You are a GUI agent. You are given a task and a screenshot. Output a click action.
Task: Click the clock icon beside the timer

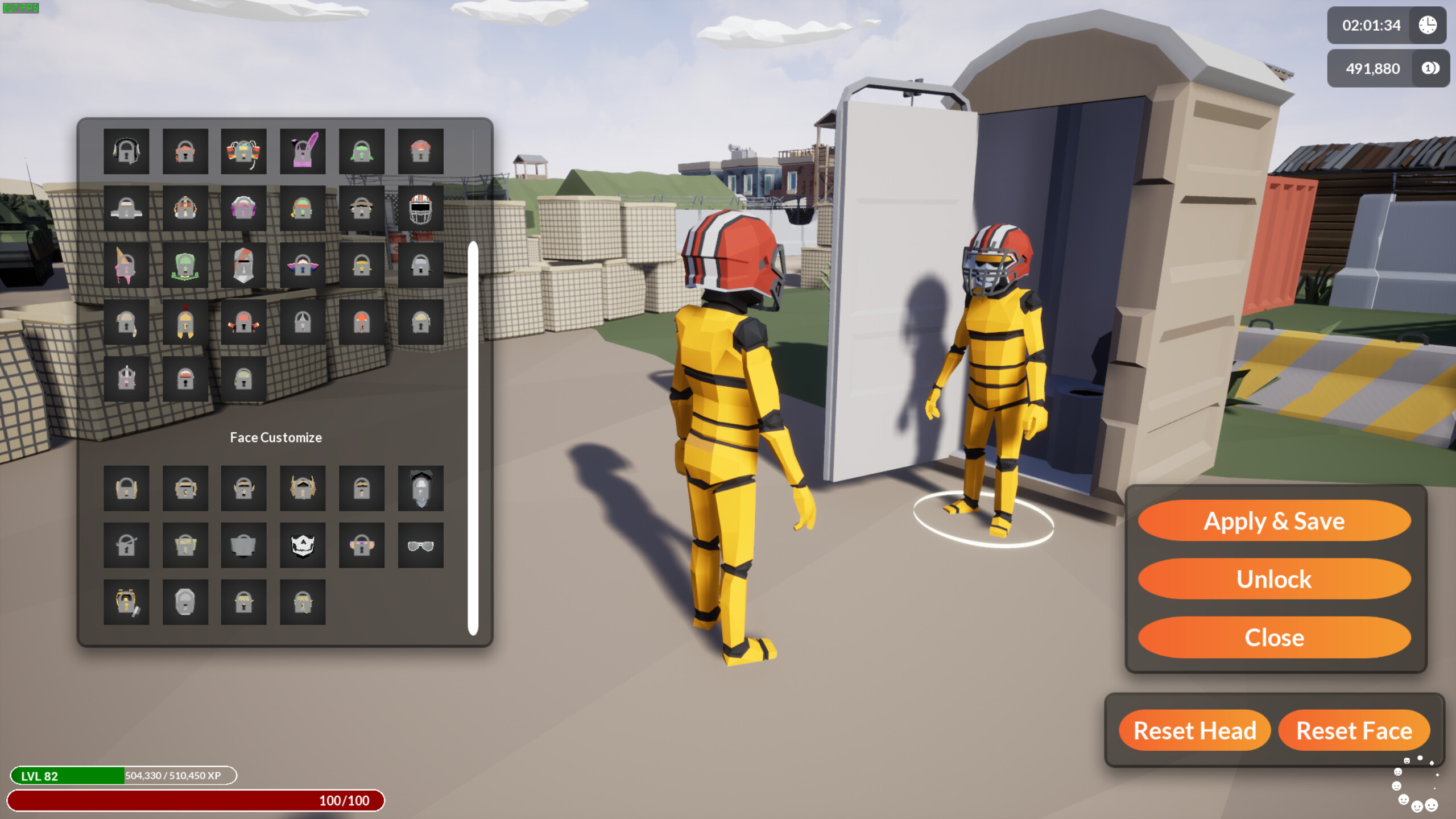1428,26
